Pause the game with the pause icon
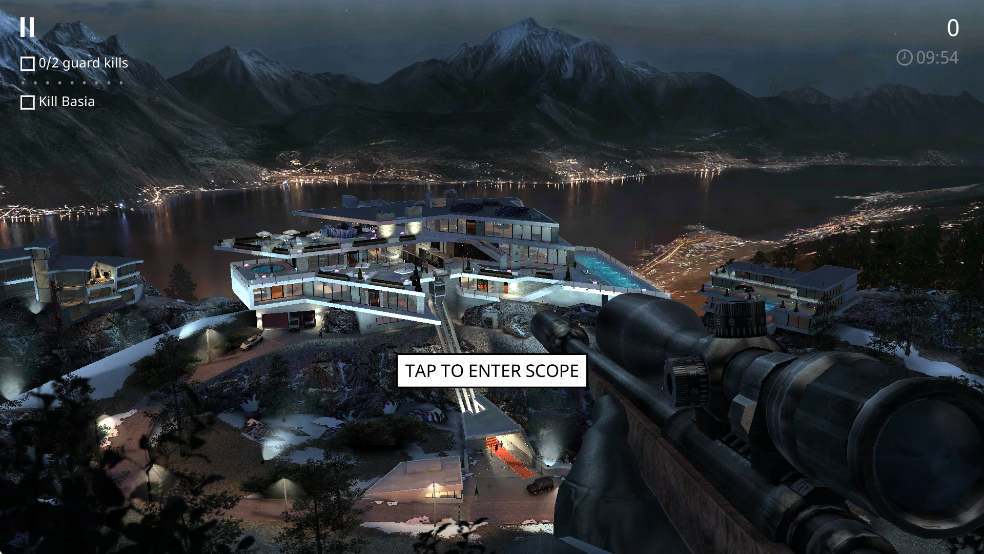This screenshot has height=554, width=984. (28, 27)
